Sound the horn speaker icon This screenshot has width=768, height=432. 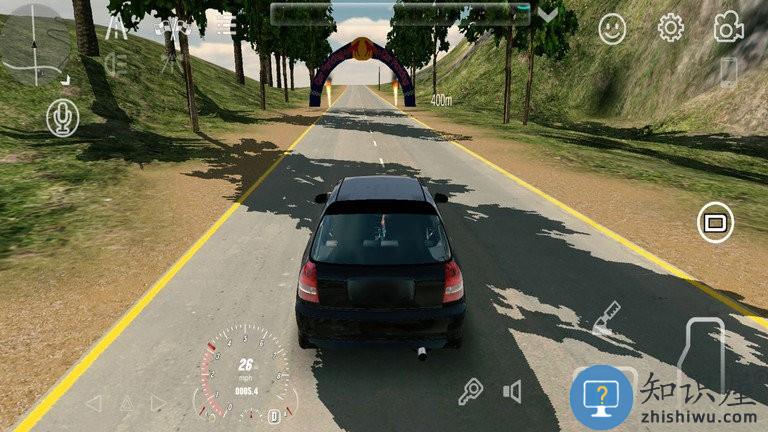[x=512, y=391]
